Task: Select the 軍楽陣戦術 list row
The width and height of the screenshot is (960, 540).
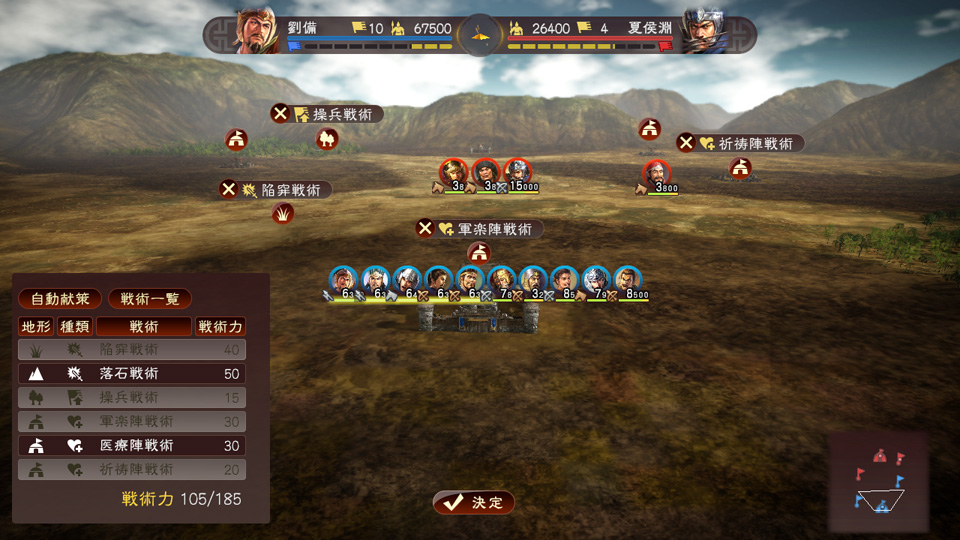Action: coord(132,422)
